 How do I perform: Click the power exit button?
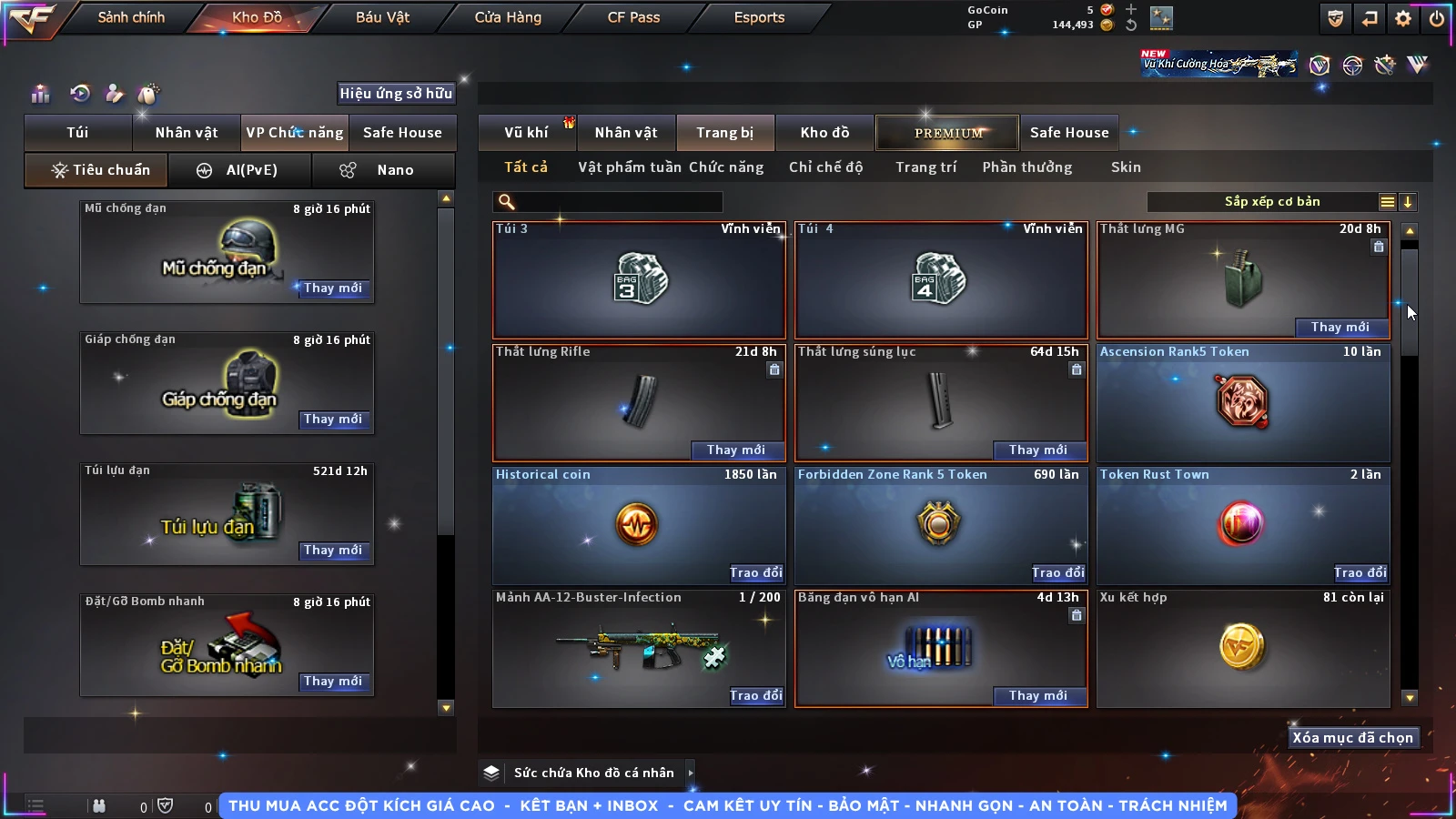[1437, 18]
